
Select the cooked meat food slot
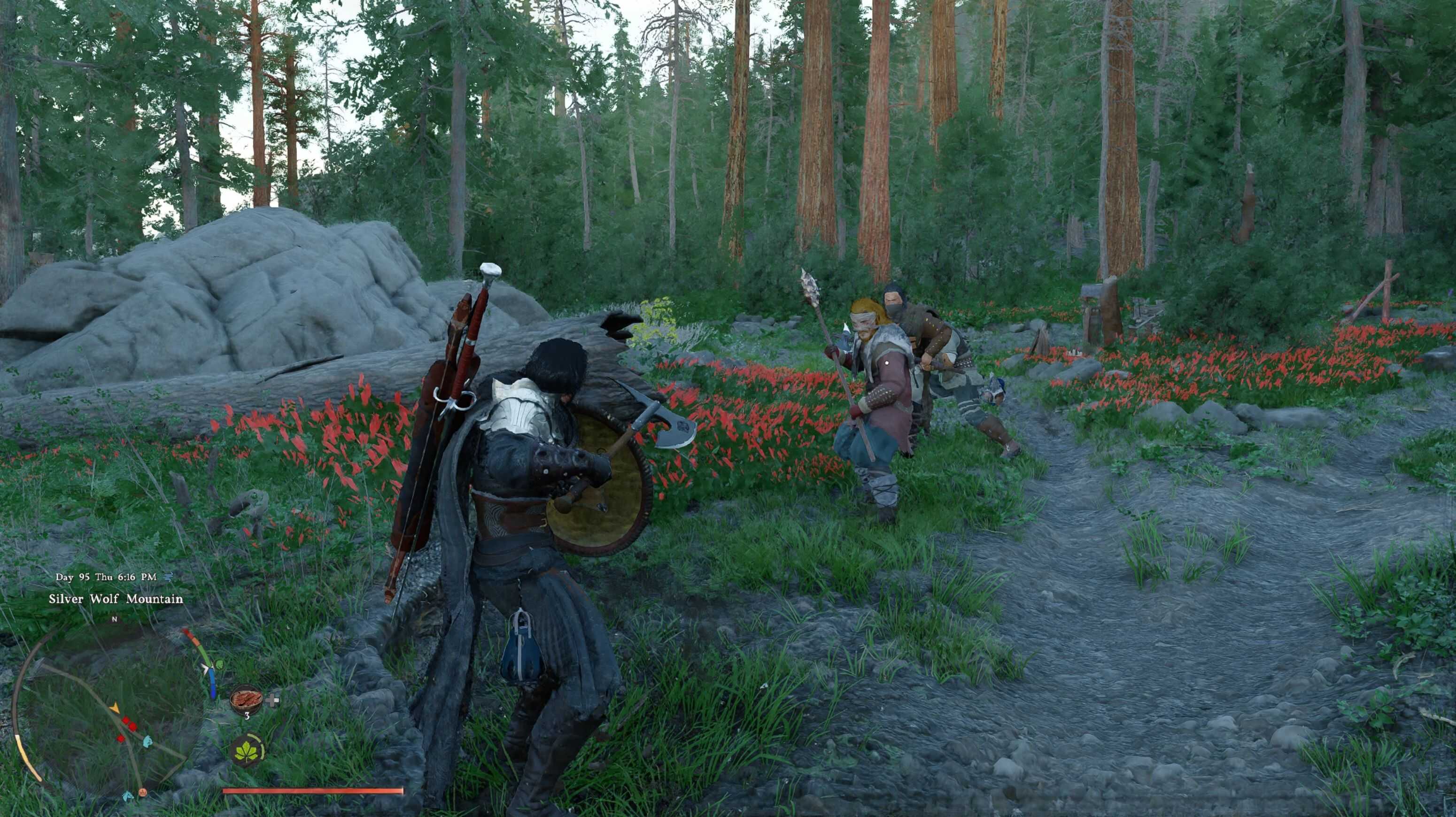247,701
